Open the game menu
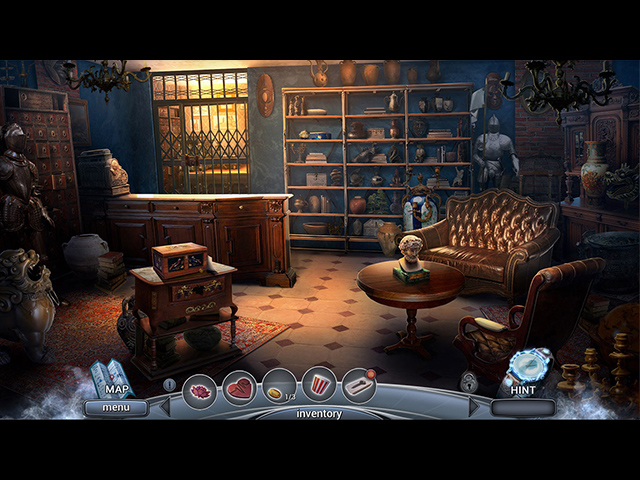Screen dimensions: 640x480 tap(115, 407)
